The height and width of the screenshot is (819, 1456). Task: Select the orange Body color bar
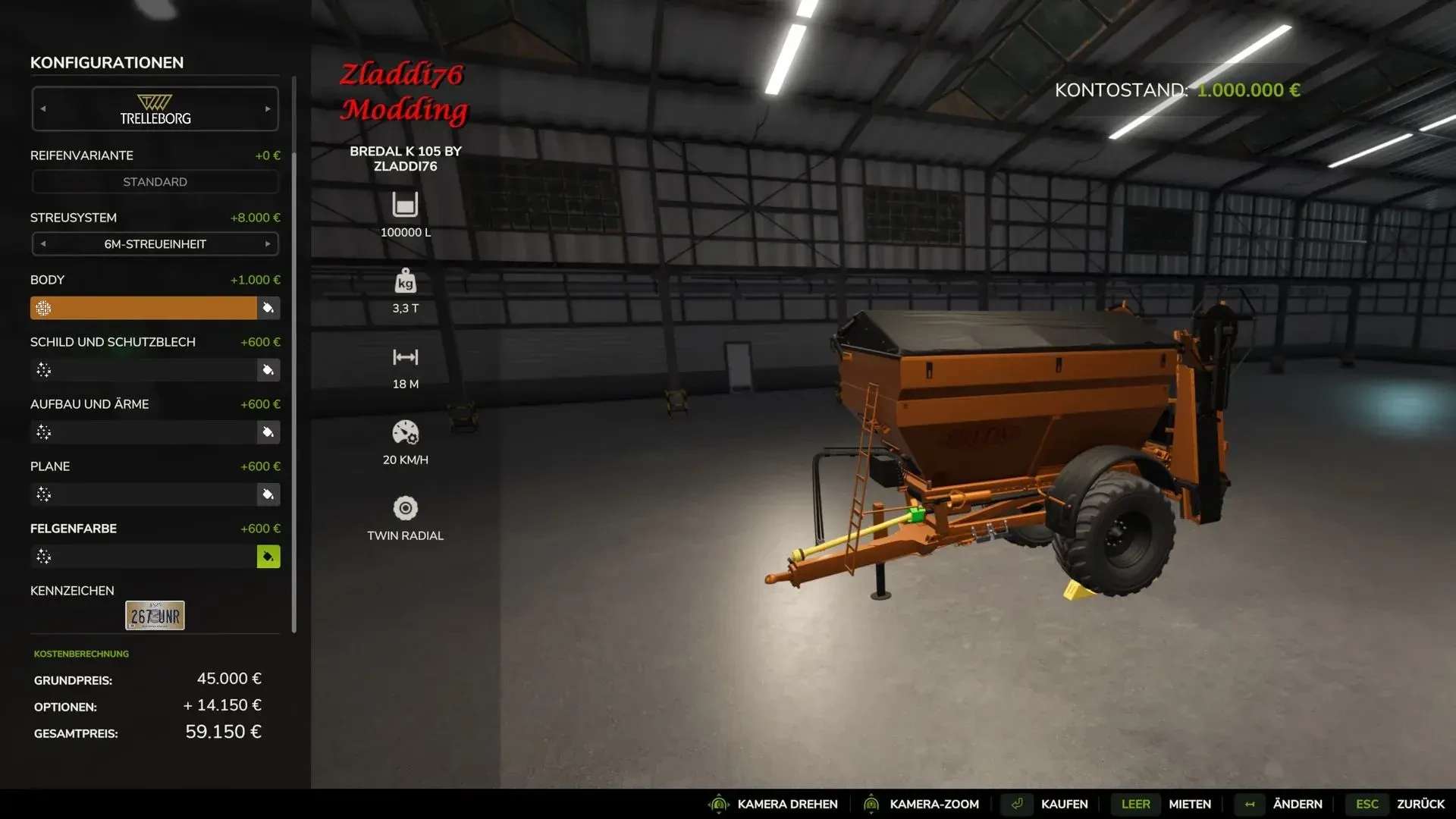[143, 308]
